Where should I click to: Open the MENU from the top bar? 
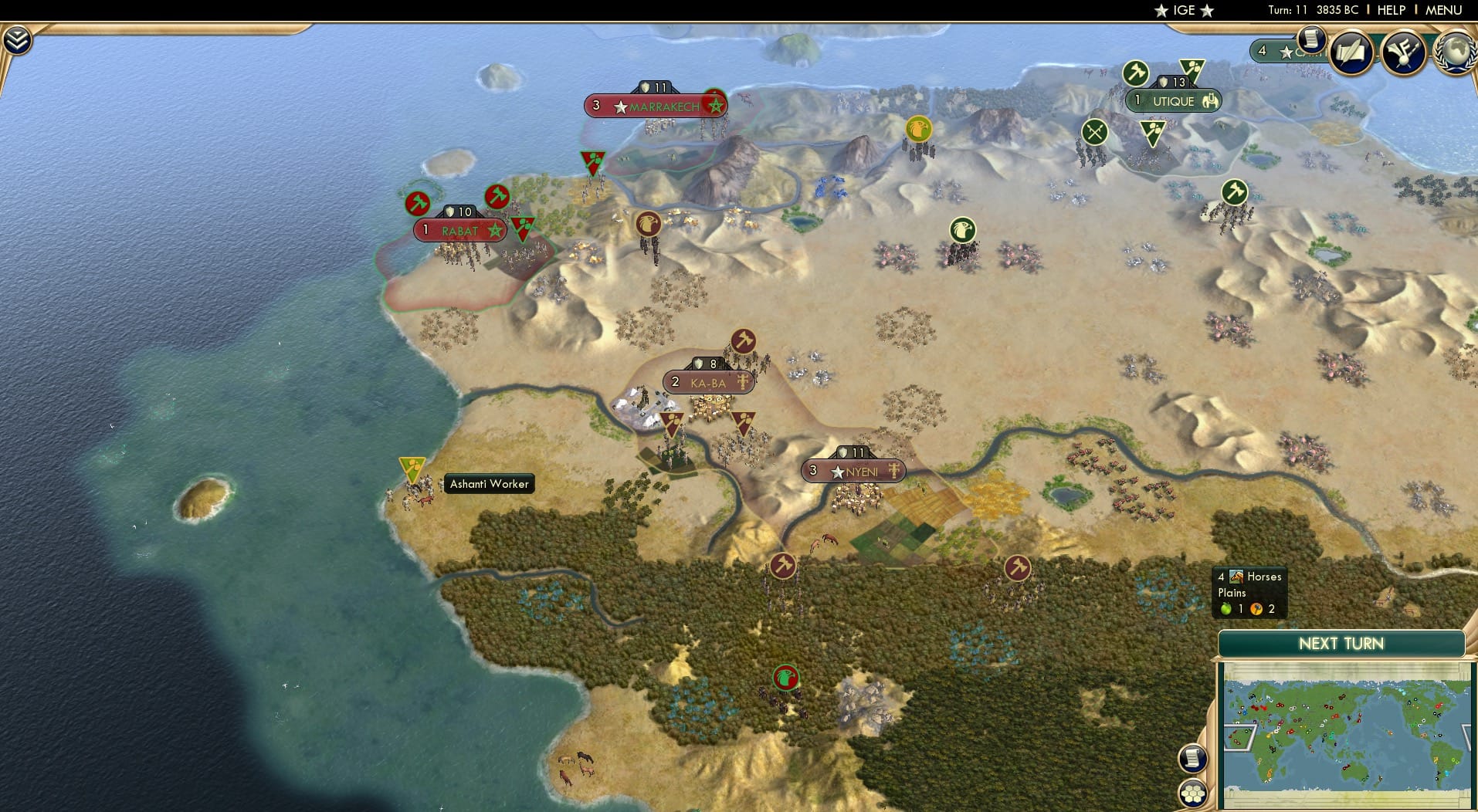[1439, 10]
